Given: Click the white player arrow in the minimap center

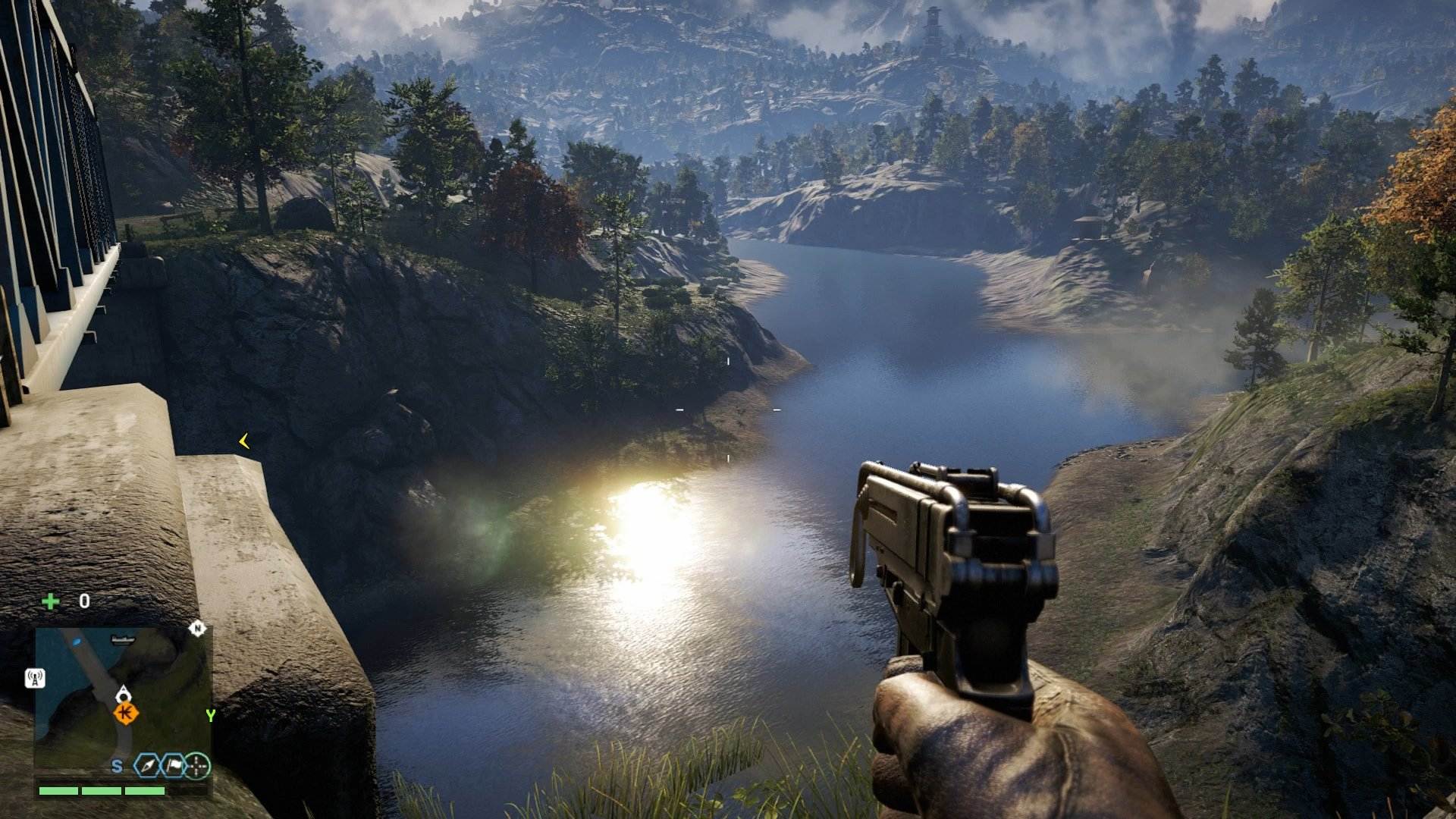Looking at the screenshot, I should [x=124, y=692].
